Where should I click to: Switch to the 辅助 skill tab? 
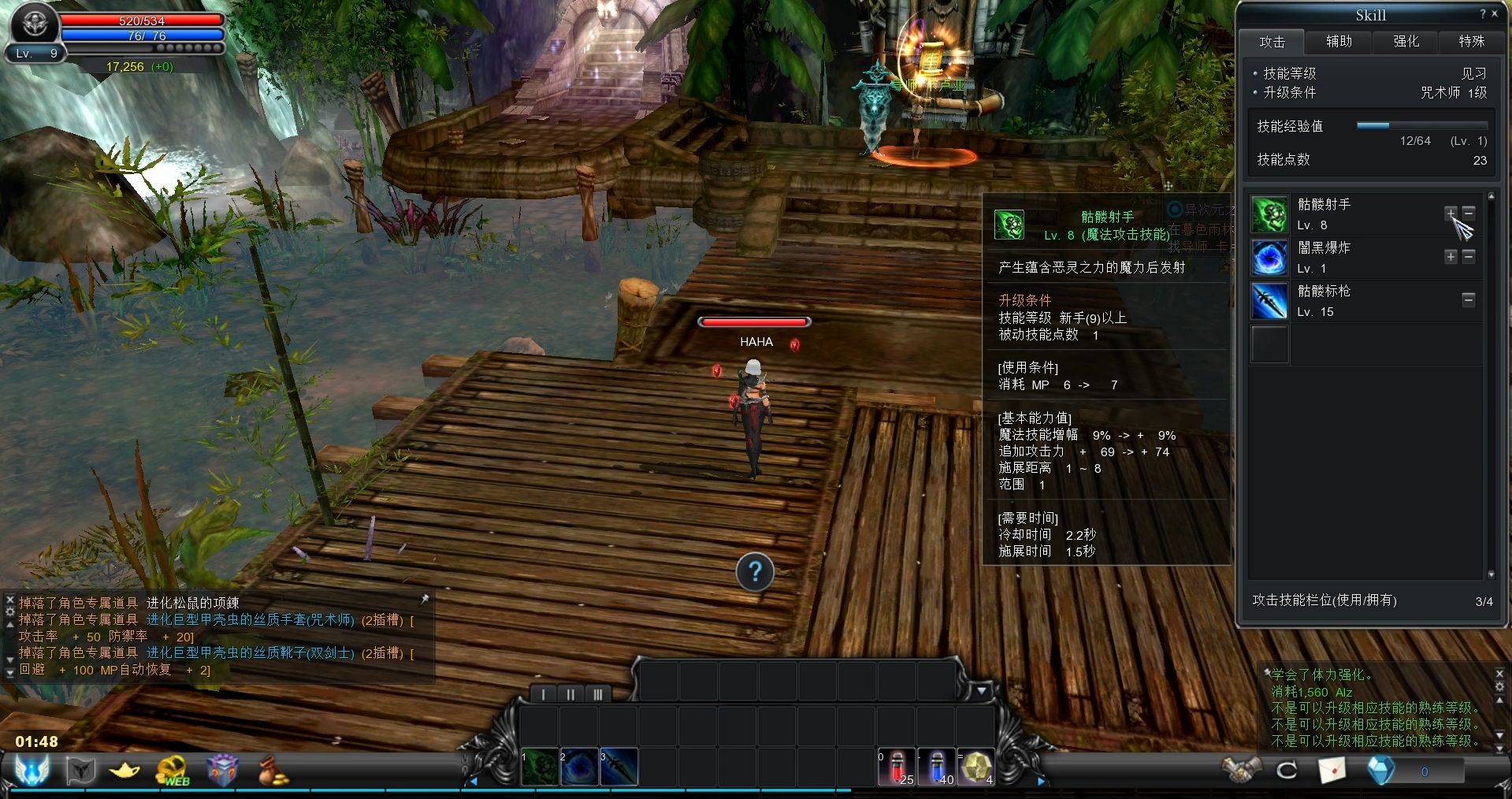pyautogui.click(x=1339, y=42)
